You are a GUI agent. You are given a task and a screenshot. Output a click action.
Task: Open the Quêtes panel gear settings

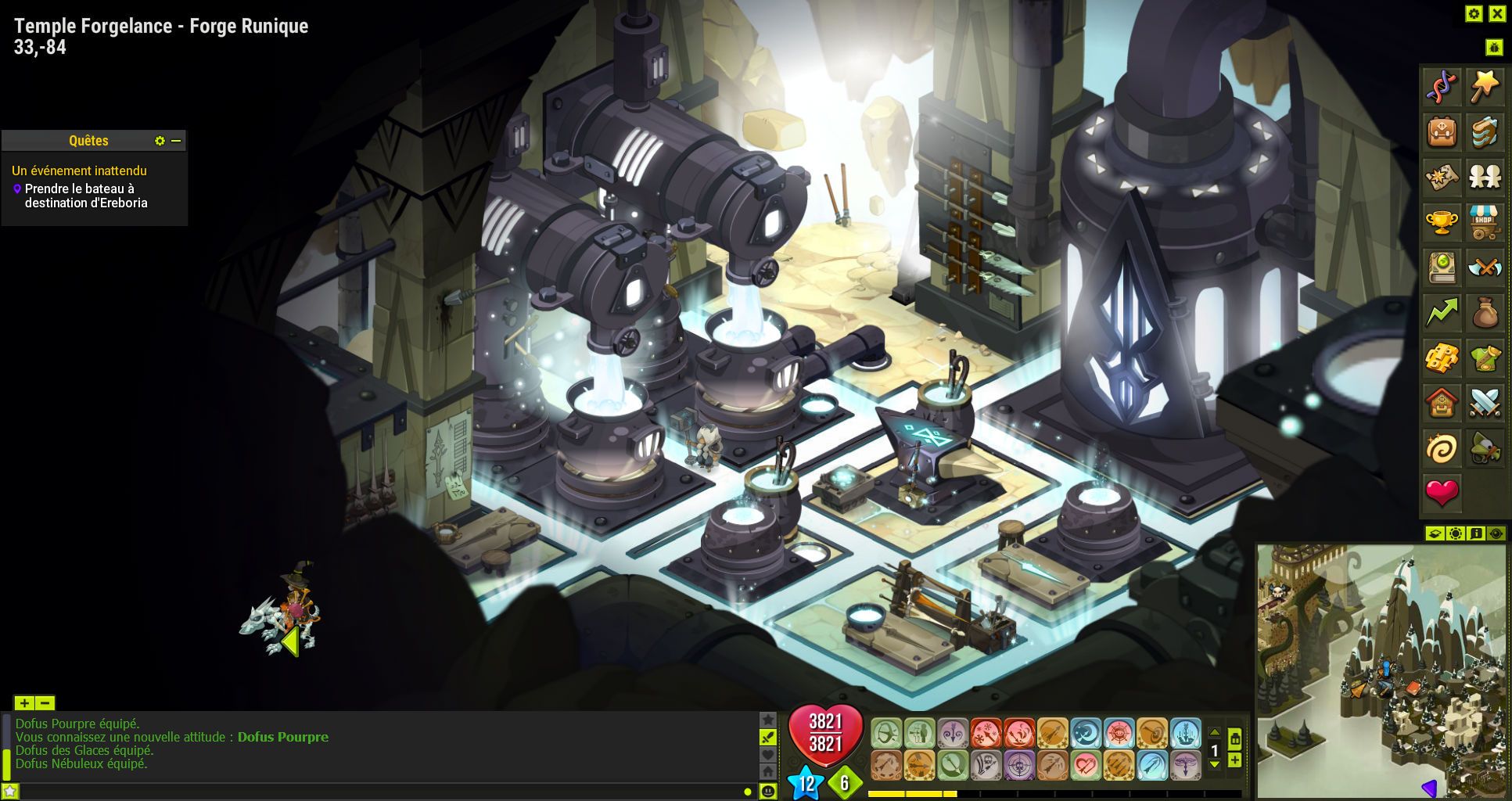point(160,141)
